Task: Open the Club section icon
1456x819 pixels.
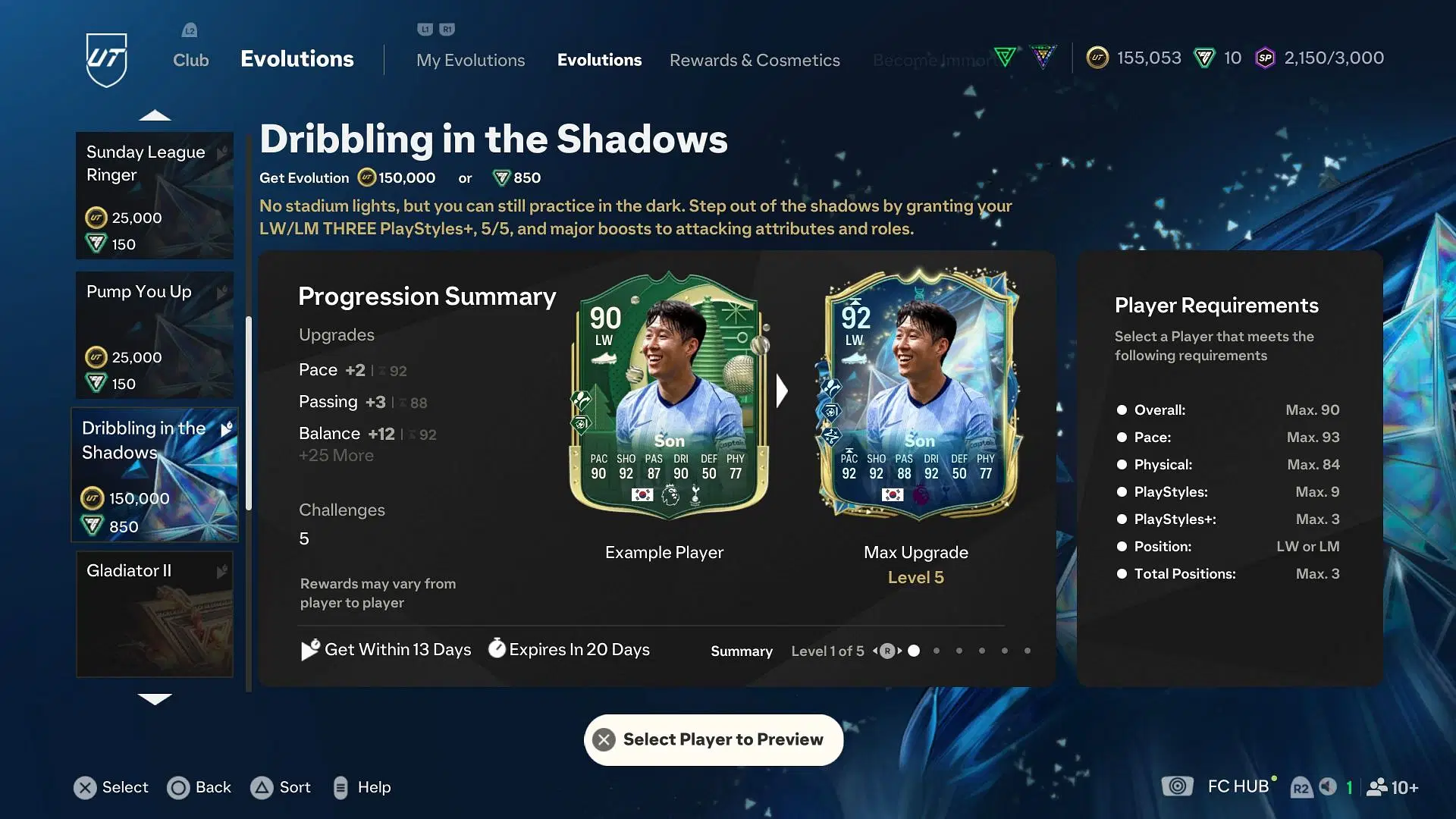Action: pyautogui.click(x=189, y=30)
